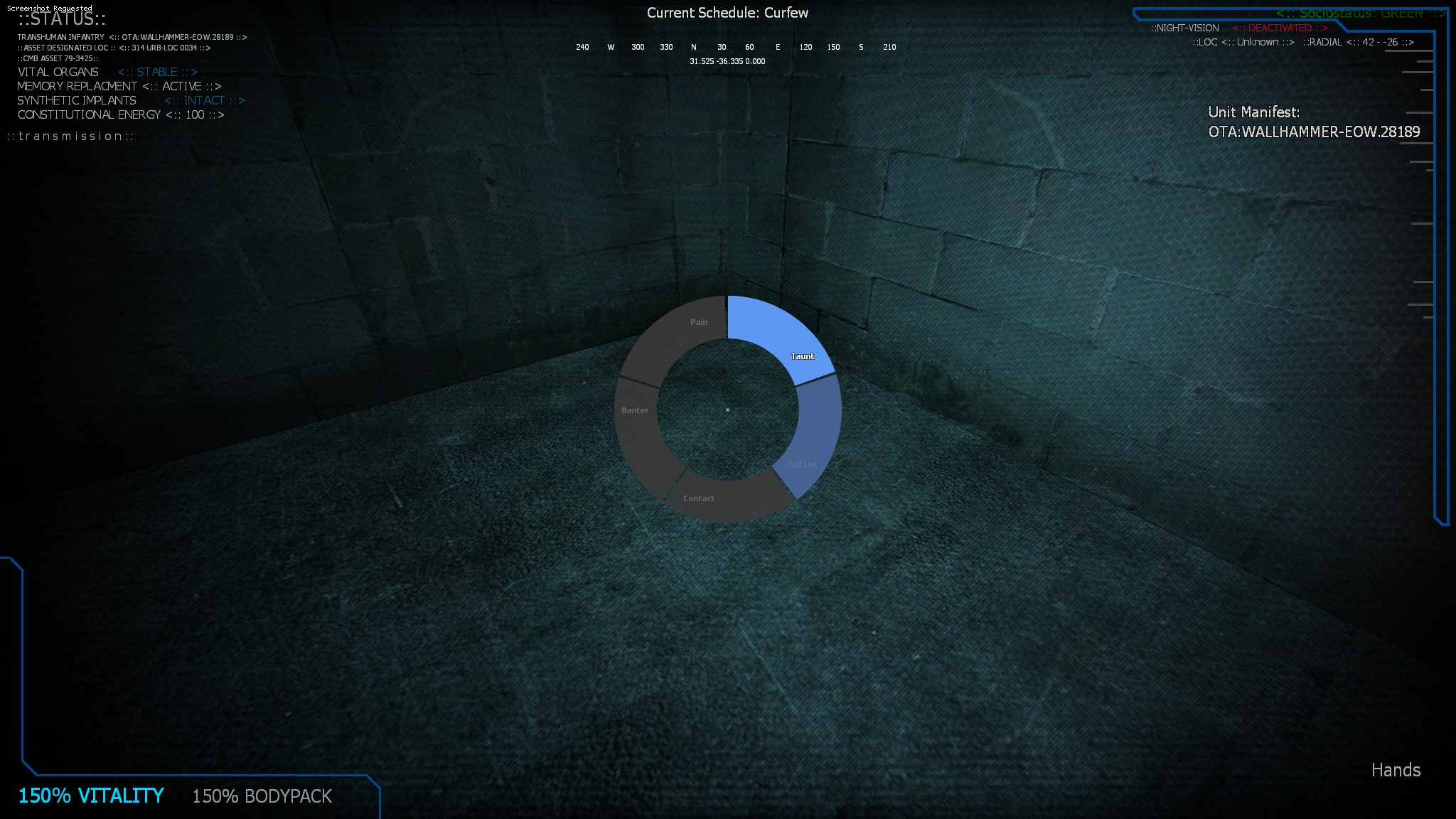Expand the ::transmission:: section
The height and width of the screenshot is (819, 1456).
pos(69,136)
